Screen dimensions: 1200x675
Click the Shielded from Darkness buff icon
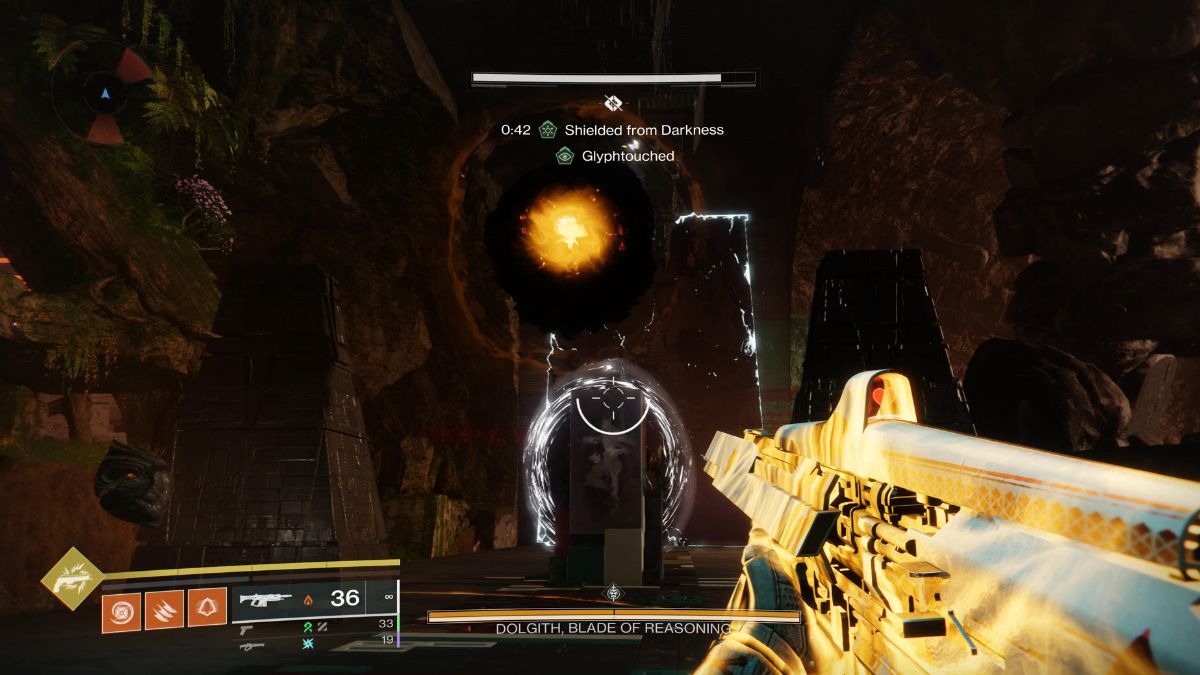click(x=547, y=130)
